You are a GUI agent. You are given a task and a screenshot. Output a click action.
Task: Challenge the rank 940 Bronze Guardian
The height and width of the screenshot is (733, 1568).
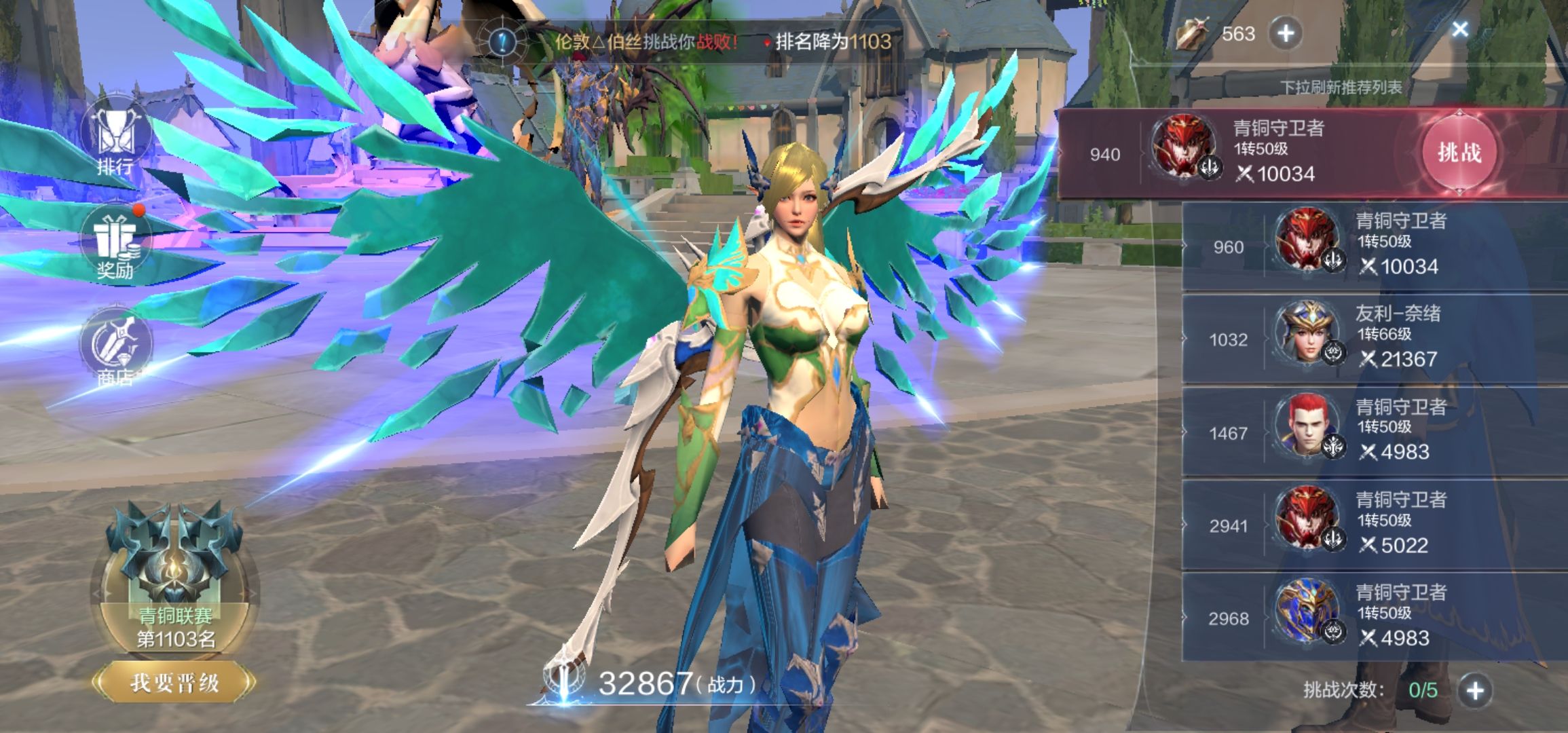1459,153
